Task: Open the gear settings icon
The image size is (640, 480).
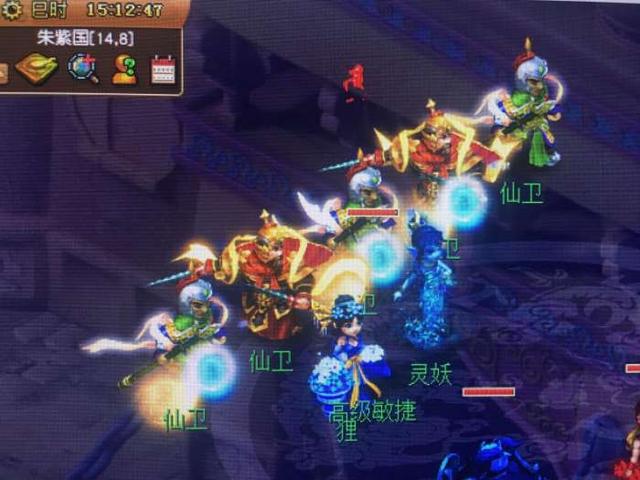Action: (x=11, y=10)
